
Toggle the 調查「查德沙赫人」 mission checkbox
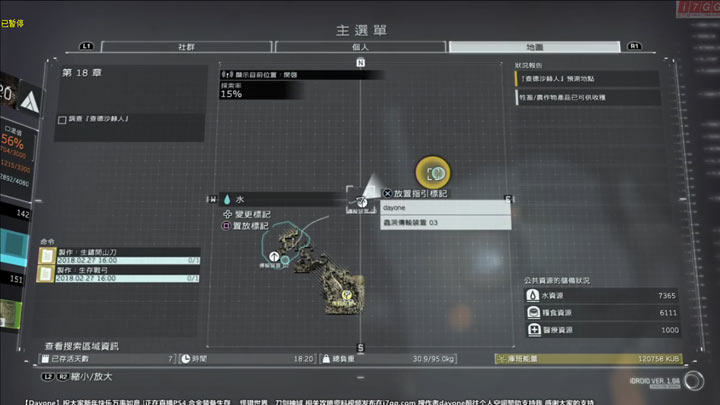tap(62, 119)
